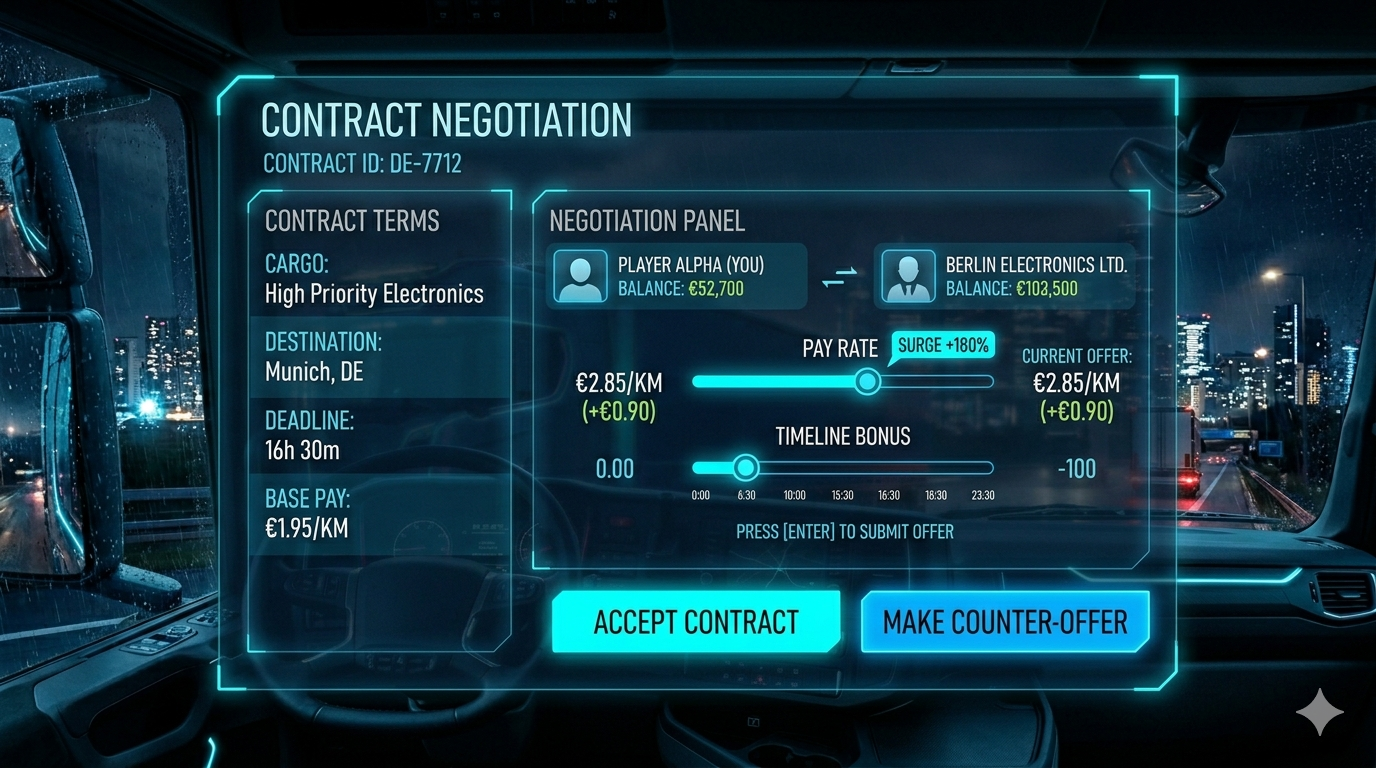The height and width of the screenshot is (768, 1376).
Task: Select the 23:30 timeline marker
Action: click(x=982, y=494)
